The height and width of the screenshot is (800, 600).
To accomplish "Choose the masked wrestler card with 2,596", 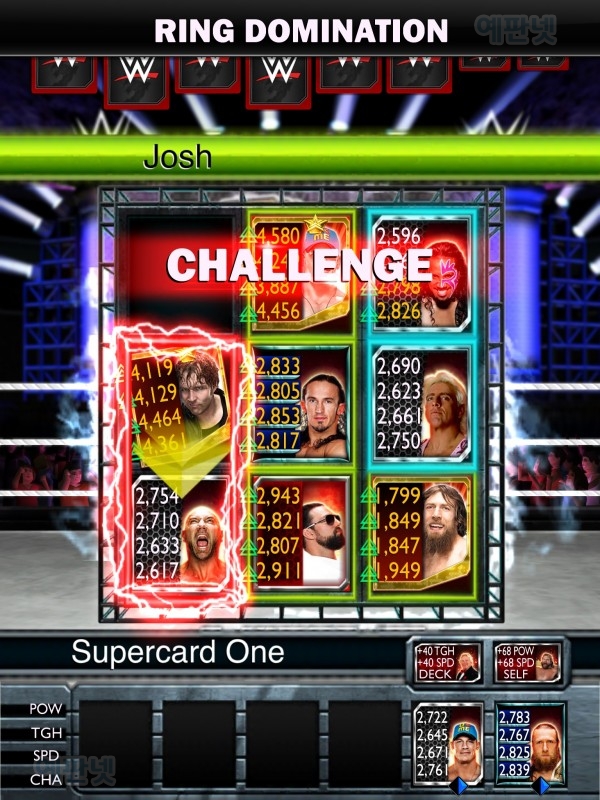I will [421, 272].
